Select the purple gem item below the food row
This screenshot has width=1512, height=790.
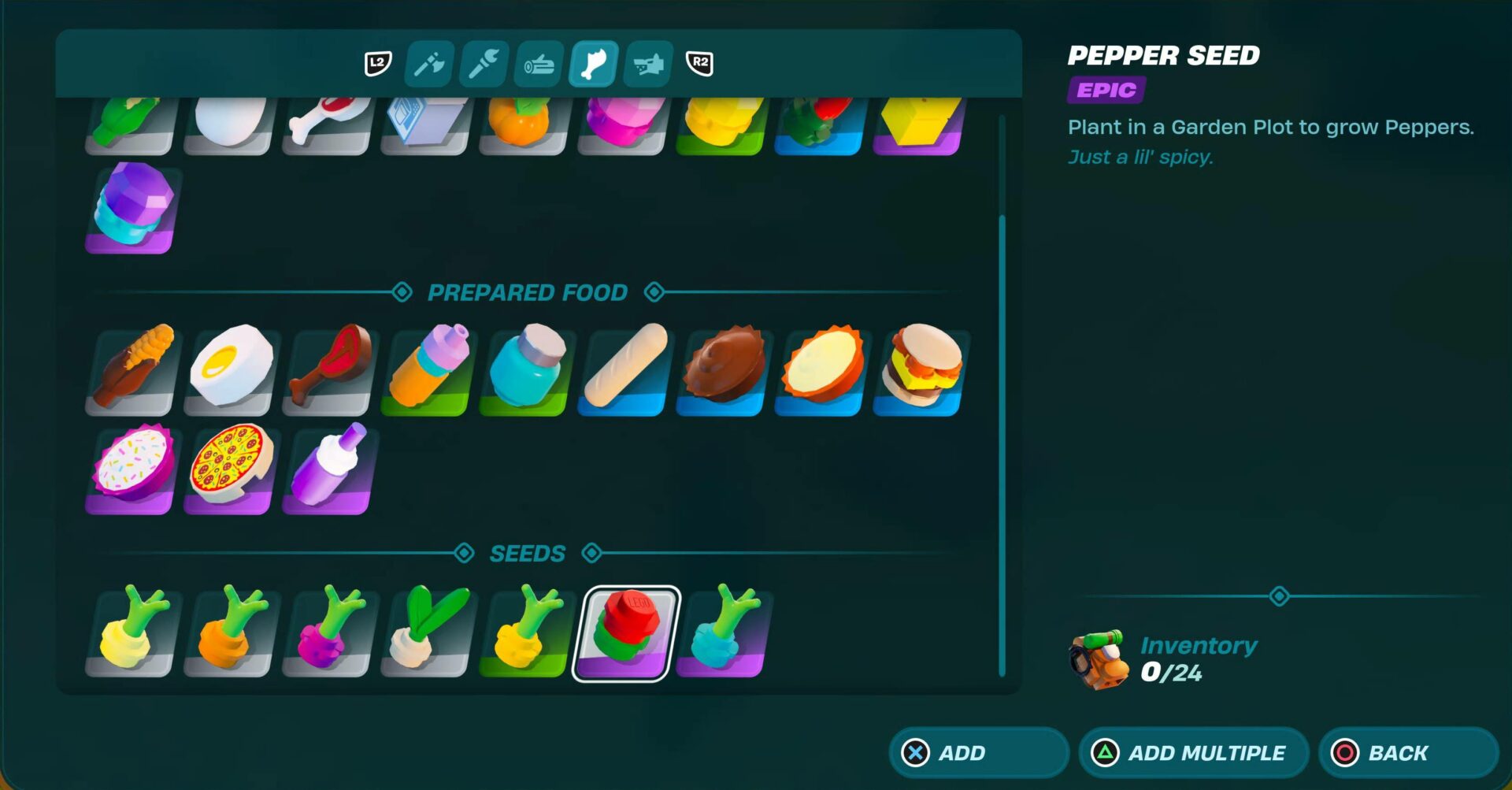pyautogui.click(x=130, y=209)
